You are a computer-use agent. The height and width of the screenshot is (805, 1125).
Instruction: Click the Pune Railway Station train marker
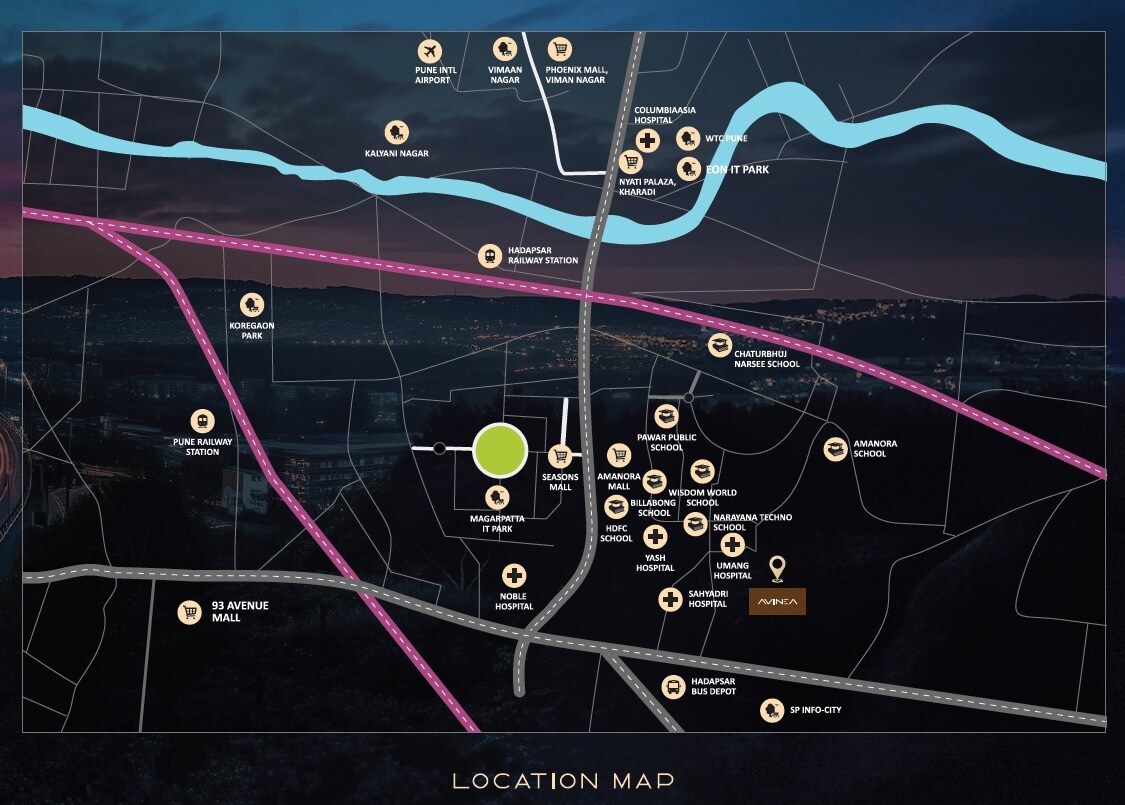tap(203, 420)
